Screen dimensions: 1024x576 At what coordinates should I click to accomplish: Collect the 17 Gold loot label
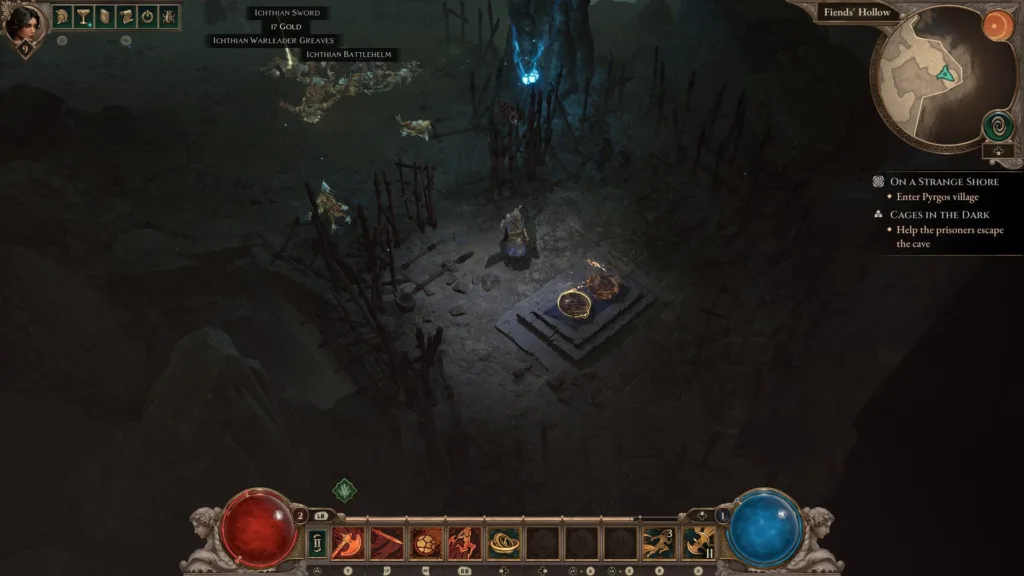click(x=287, y=27)
